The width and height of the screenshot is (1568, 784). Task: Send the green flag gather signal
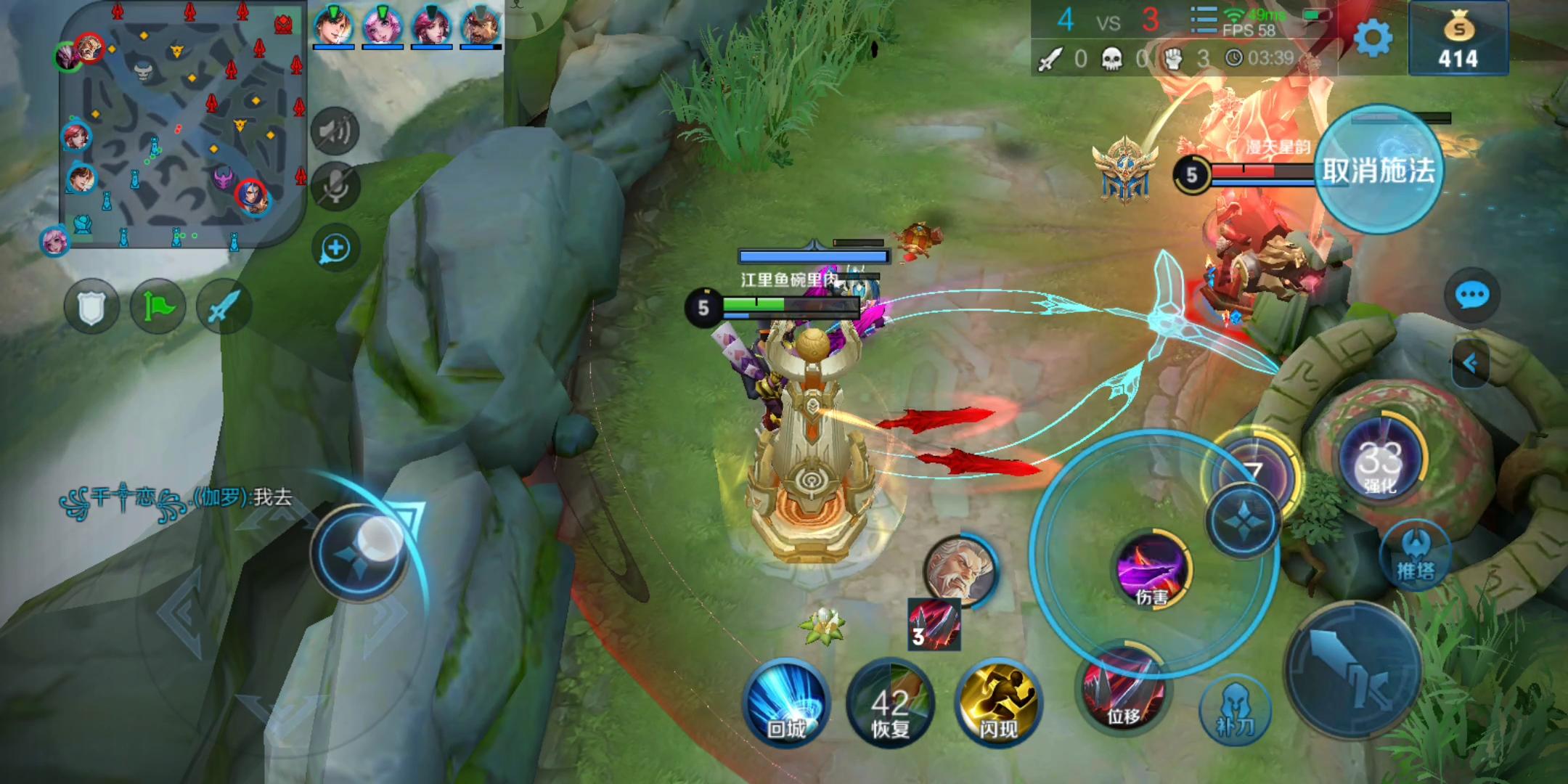tap(158, 308)
